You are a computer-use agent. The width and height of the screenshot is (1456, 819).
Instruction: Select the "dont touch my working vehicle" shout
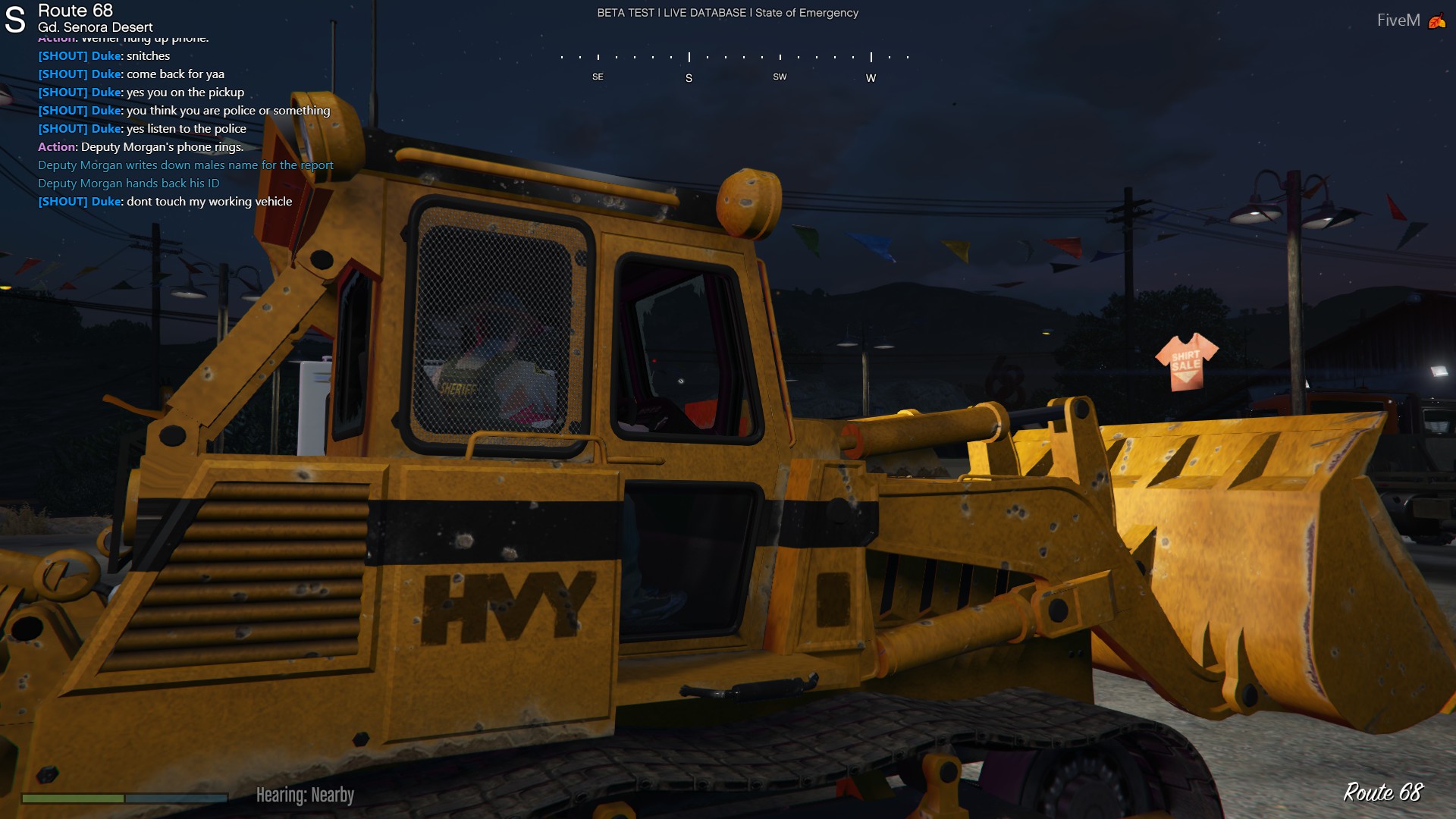(165, 202)
